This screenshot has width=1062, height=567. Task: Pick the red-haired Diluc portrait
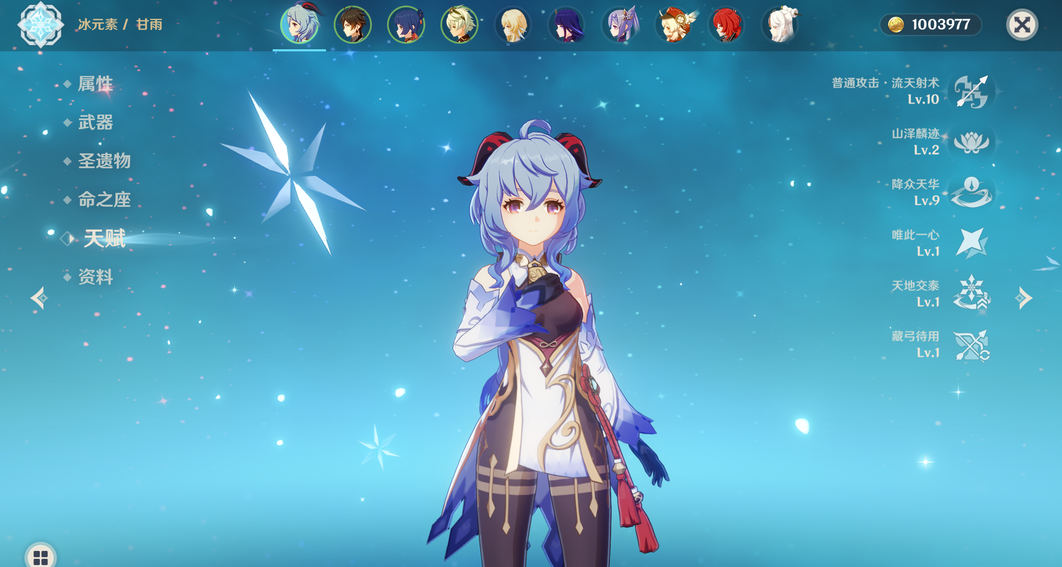727,25
